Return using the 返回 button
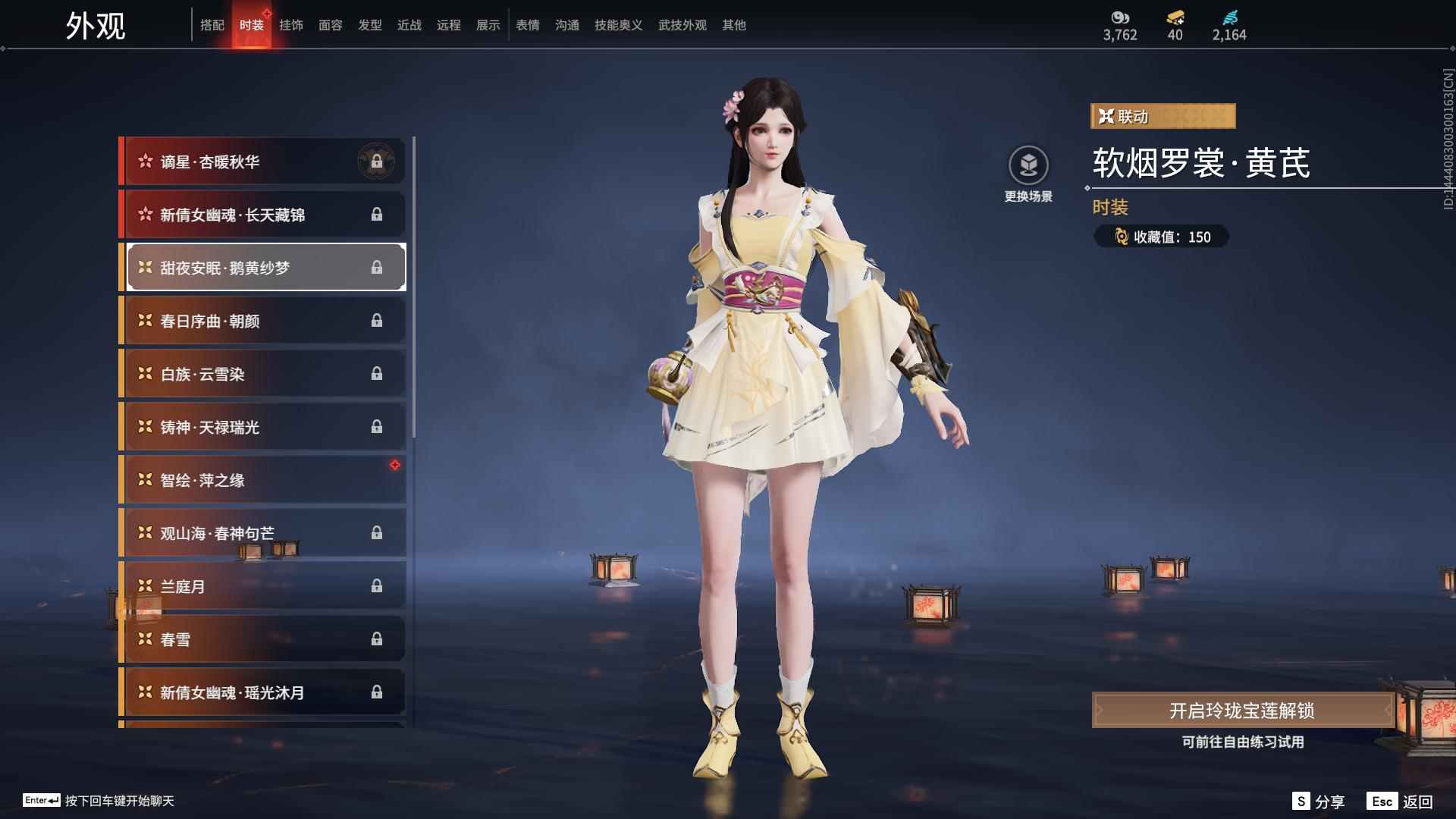Image resolution: width=1456 pixels, height=819 pixels. (x=1401, y=801)
